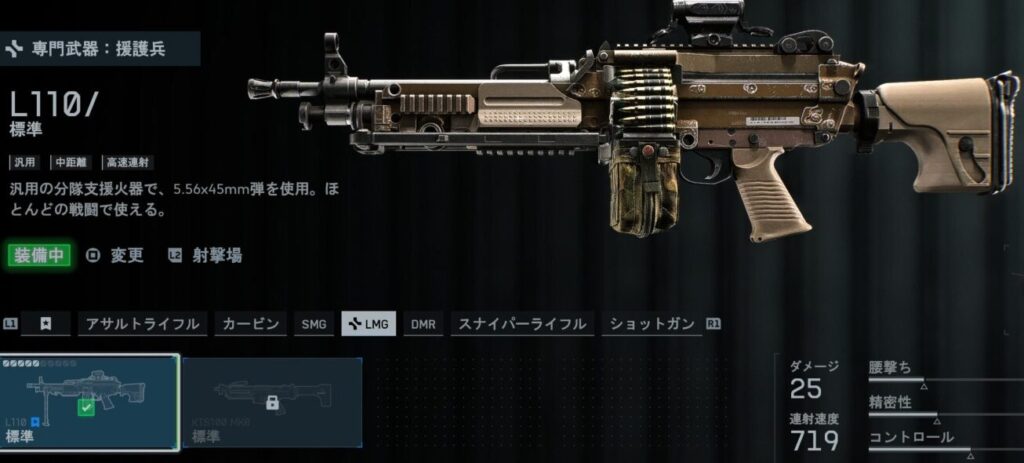Select the equipped L110 weapon tile
The image size is (1024, 463).
[x=90, y=400]
